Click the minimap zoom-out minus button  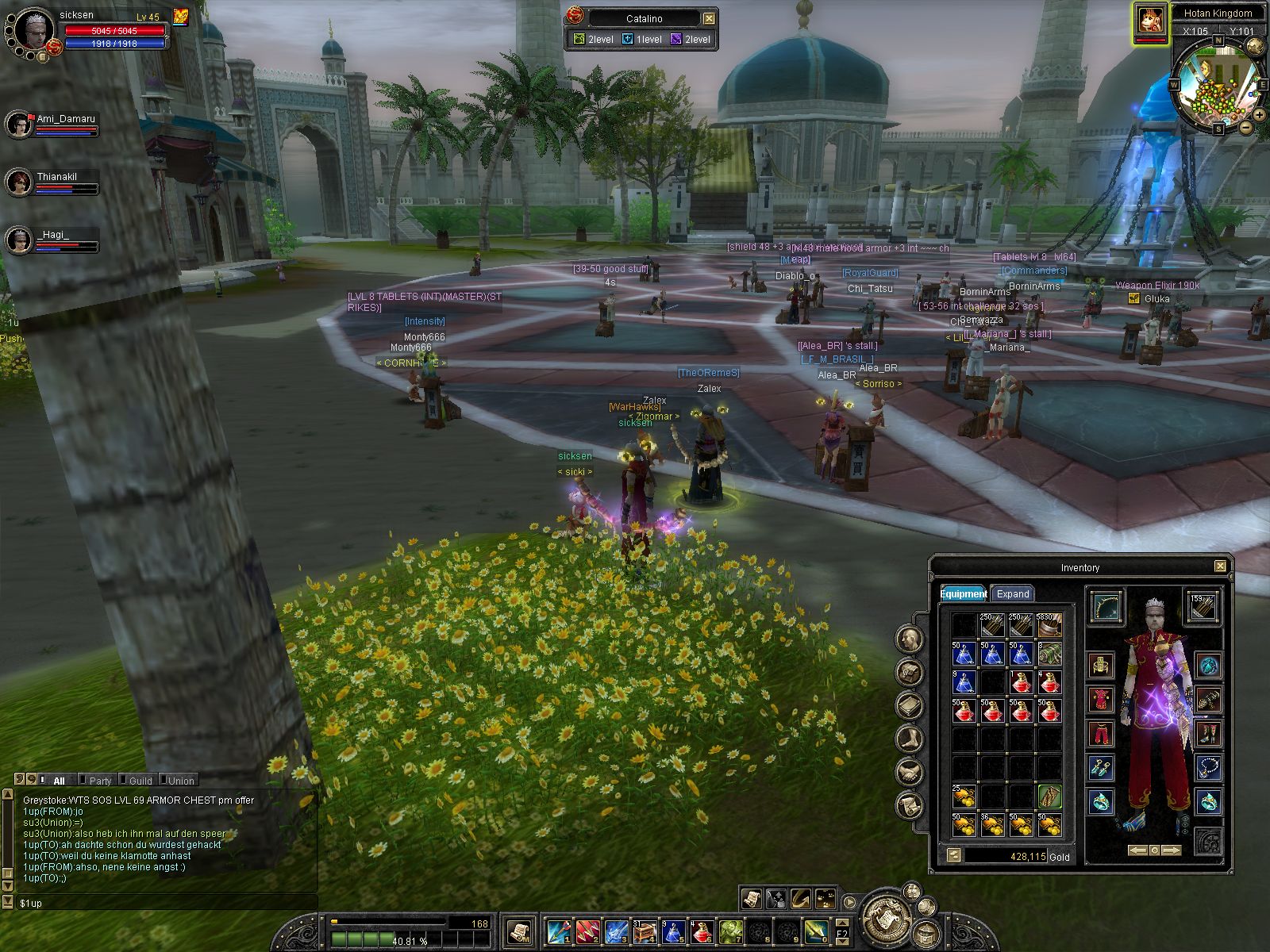click(x=1246, y=127)
